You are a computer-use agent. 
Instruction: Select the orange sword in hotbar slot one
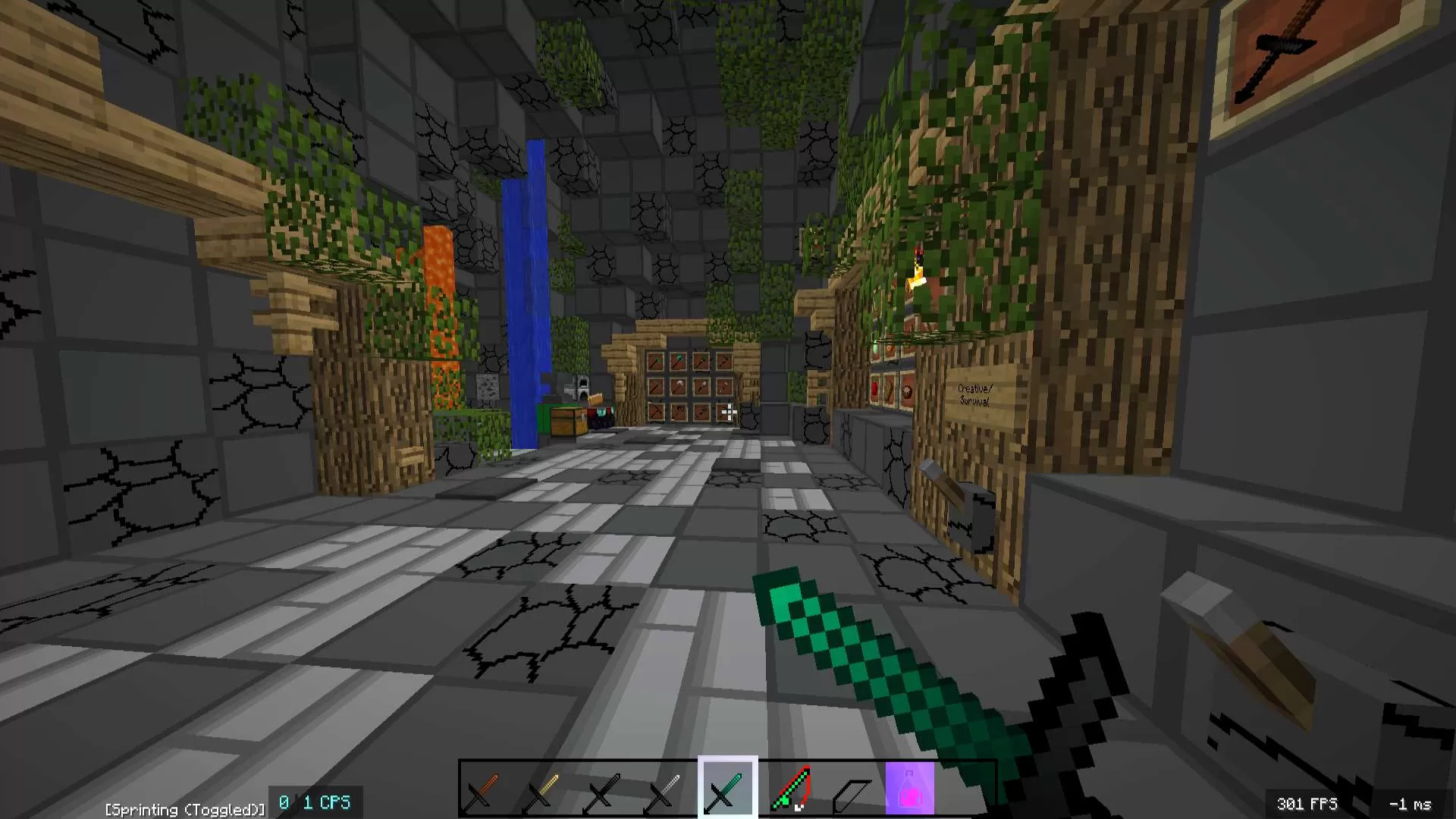click(480, 789)
